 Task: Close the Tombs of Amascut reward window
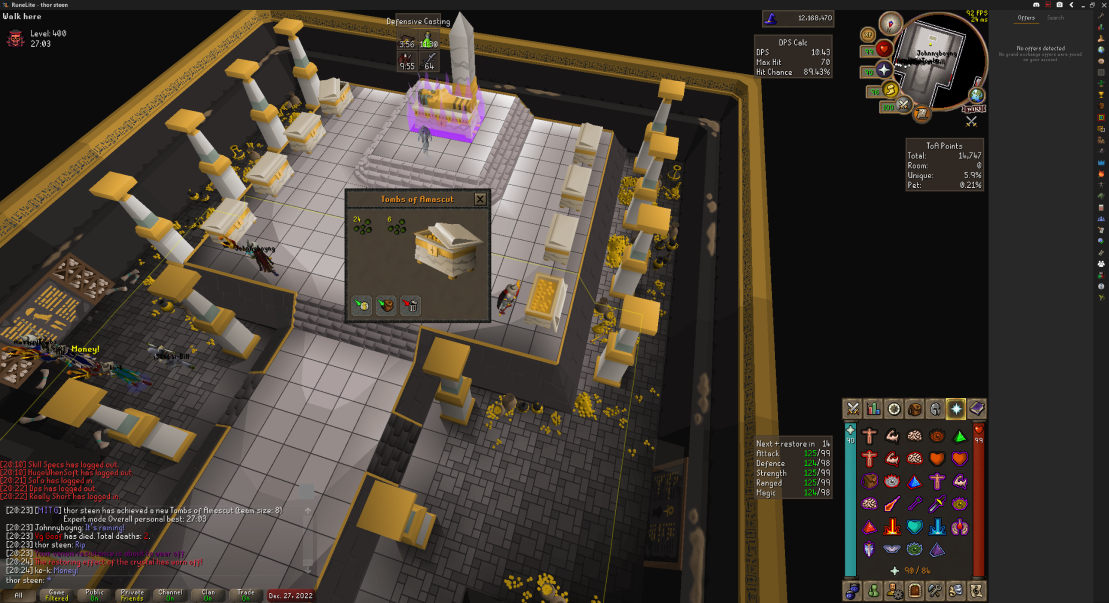pos(480,199)
